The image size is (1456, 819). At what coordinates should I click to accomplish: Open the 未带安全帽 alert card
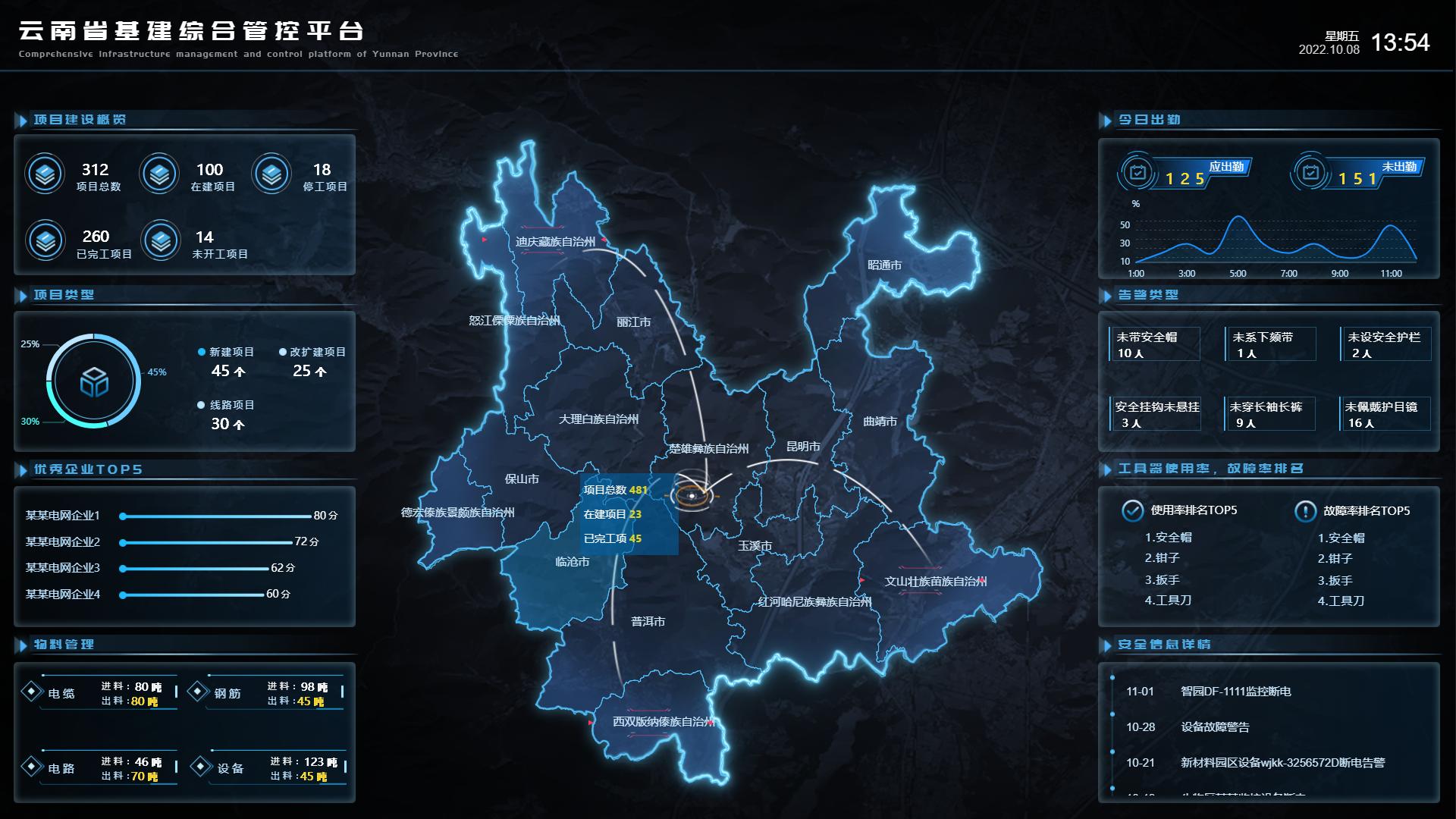[x=1153, y=344]
